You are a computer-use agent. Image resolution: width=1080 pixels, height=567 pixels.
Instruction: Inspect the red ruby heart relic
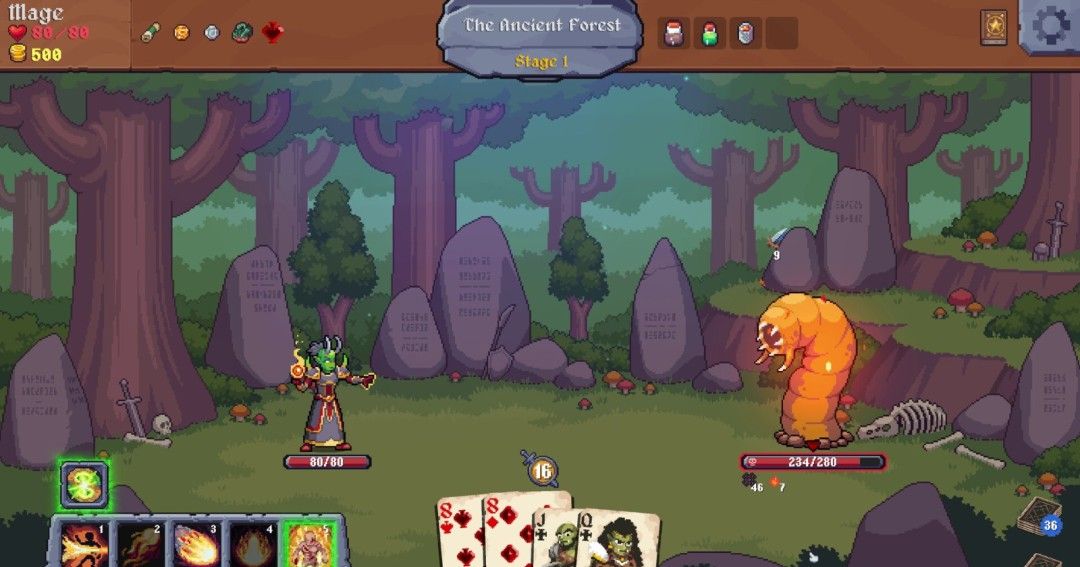coord(272,33)
